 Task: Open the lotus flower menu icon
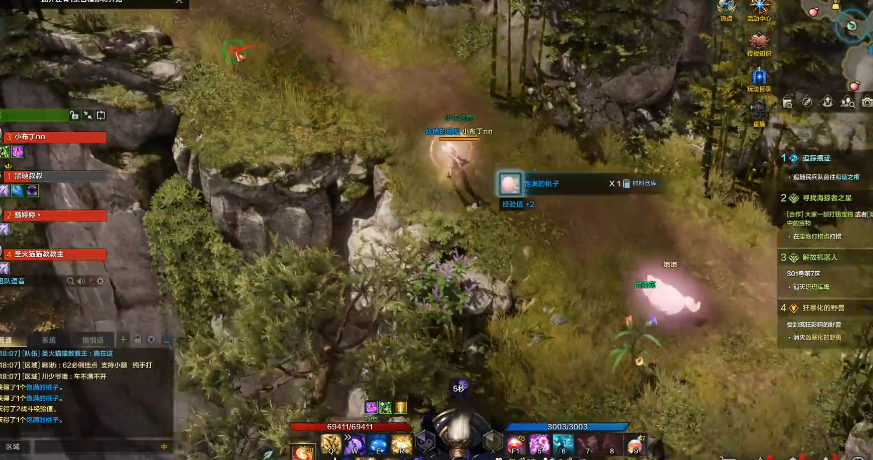pos(759,41)
